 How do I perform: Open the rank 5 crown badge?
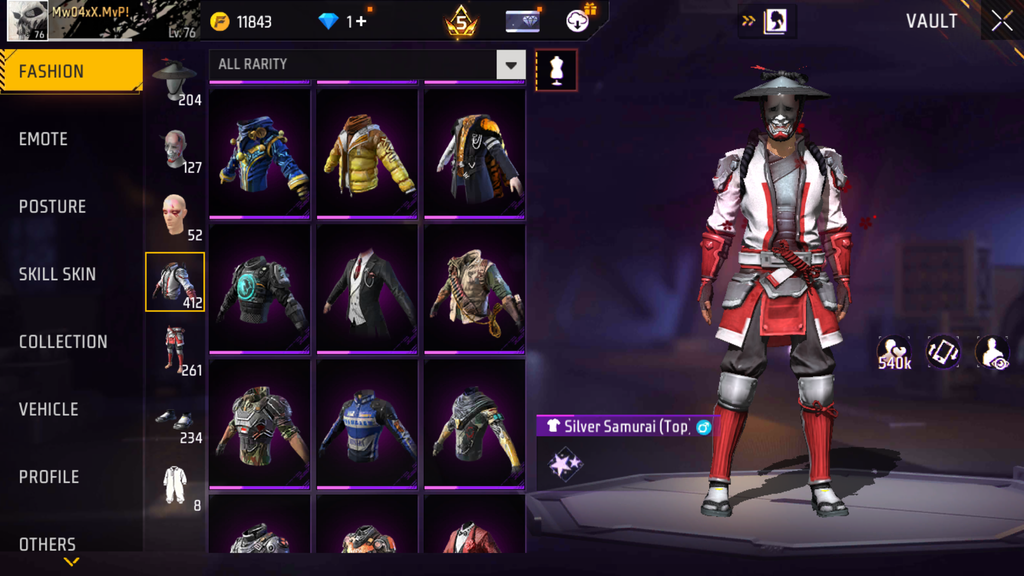(x=461, y=22)
